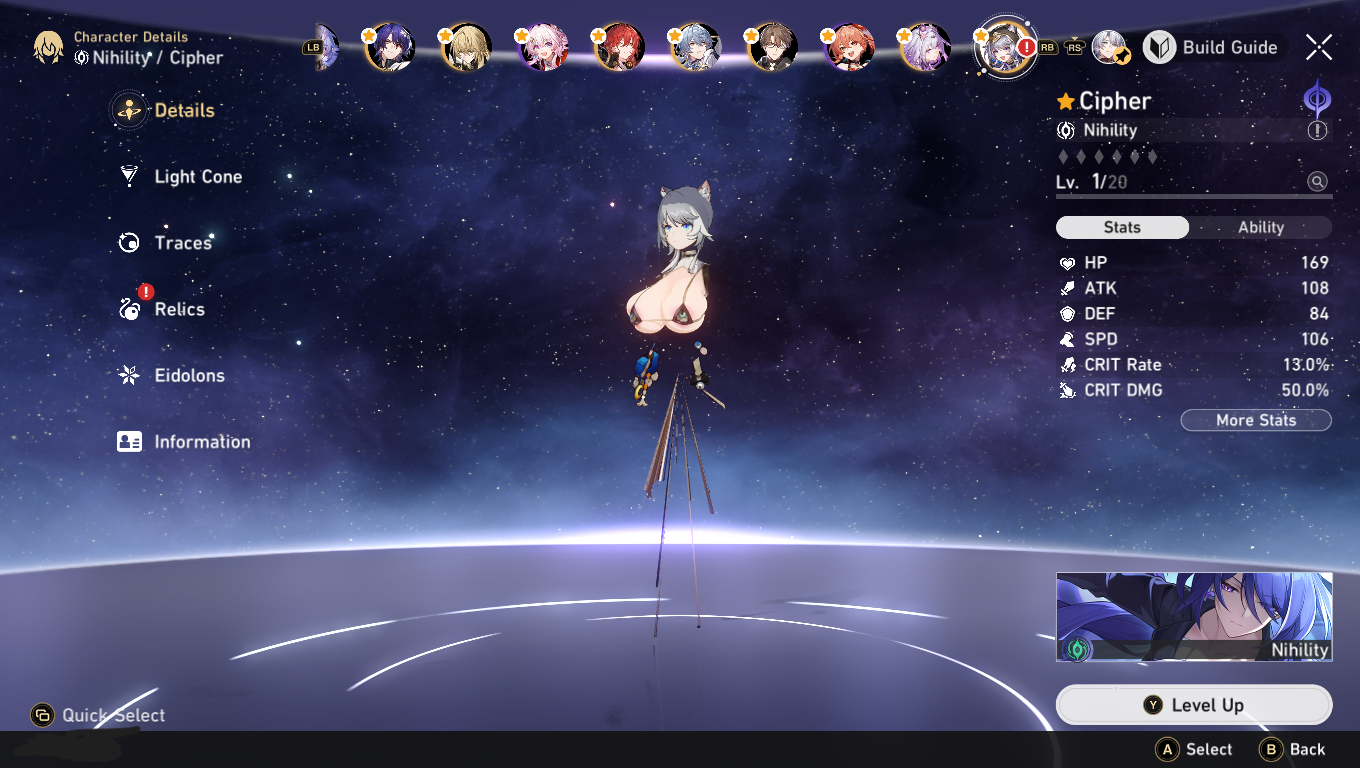Click the More Stats button

coord(1255,420)
